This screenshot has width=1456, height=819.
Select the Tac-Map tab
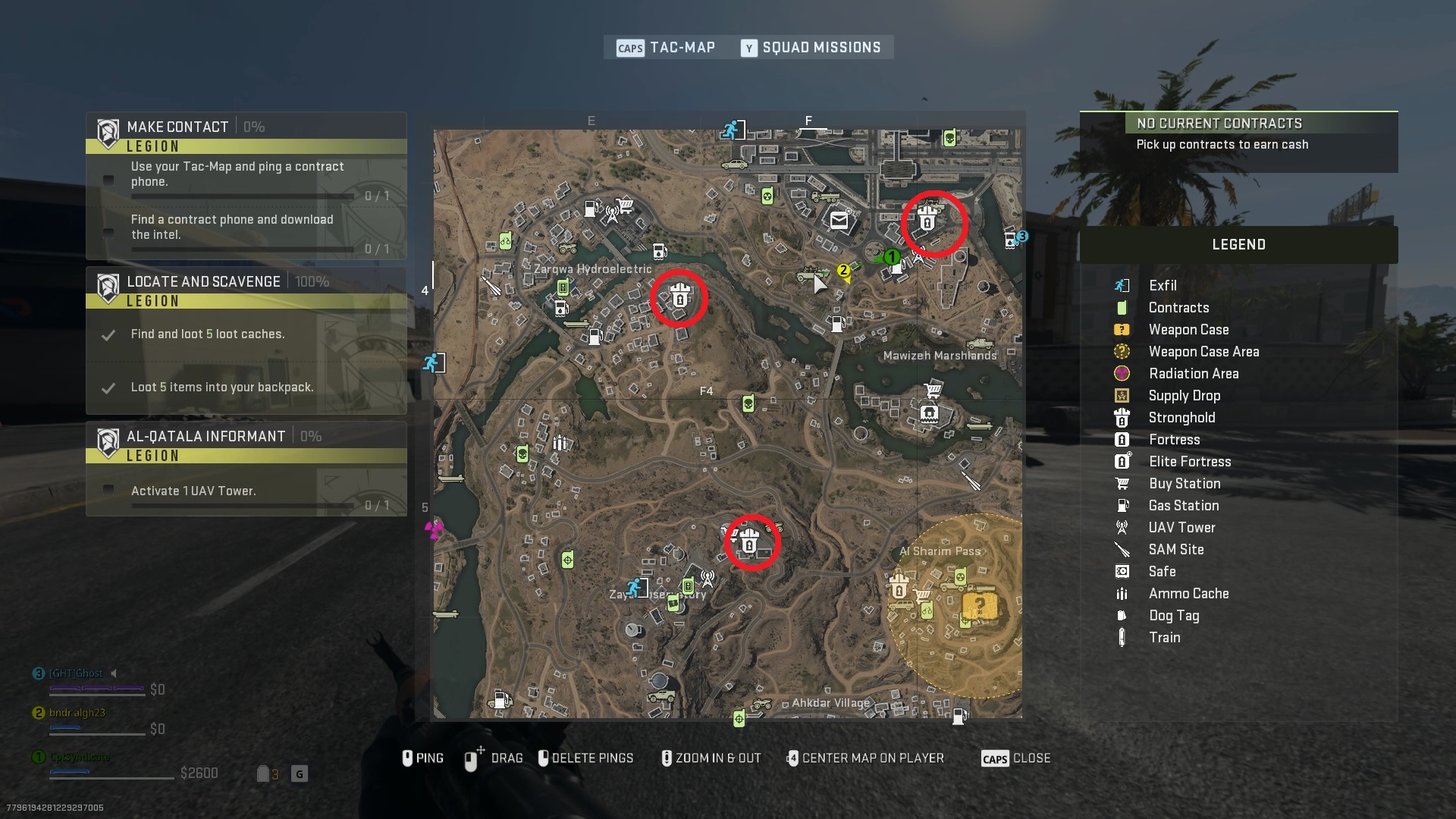coord(681,47)
